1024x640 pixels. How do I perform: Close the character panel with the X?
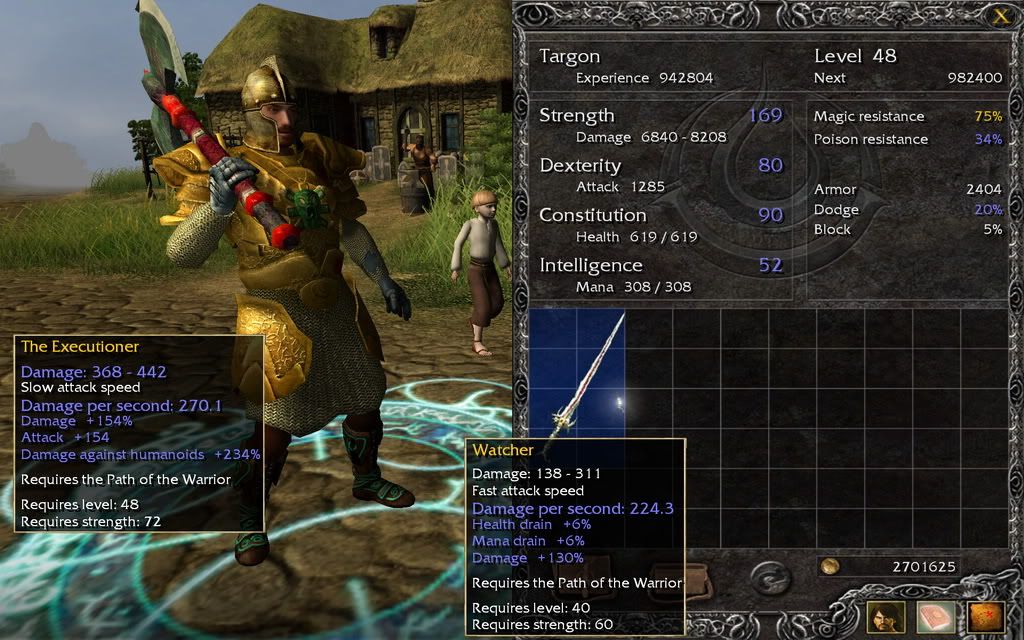click(1000, 15)
